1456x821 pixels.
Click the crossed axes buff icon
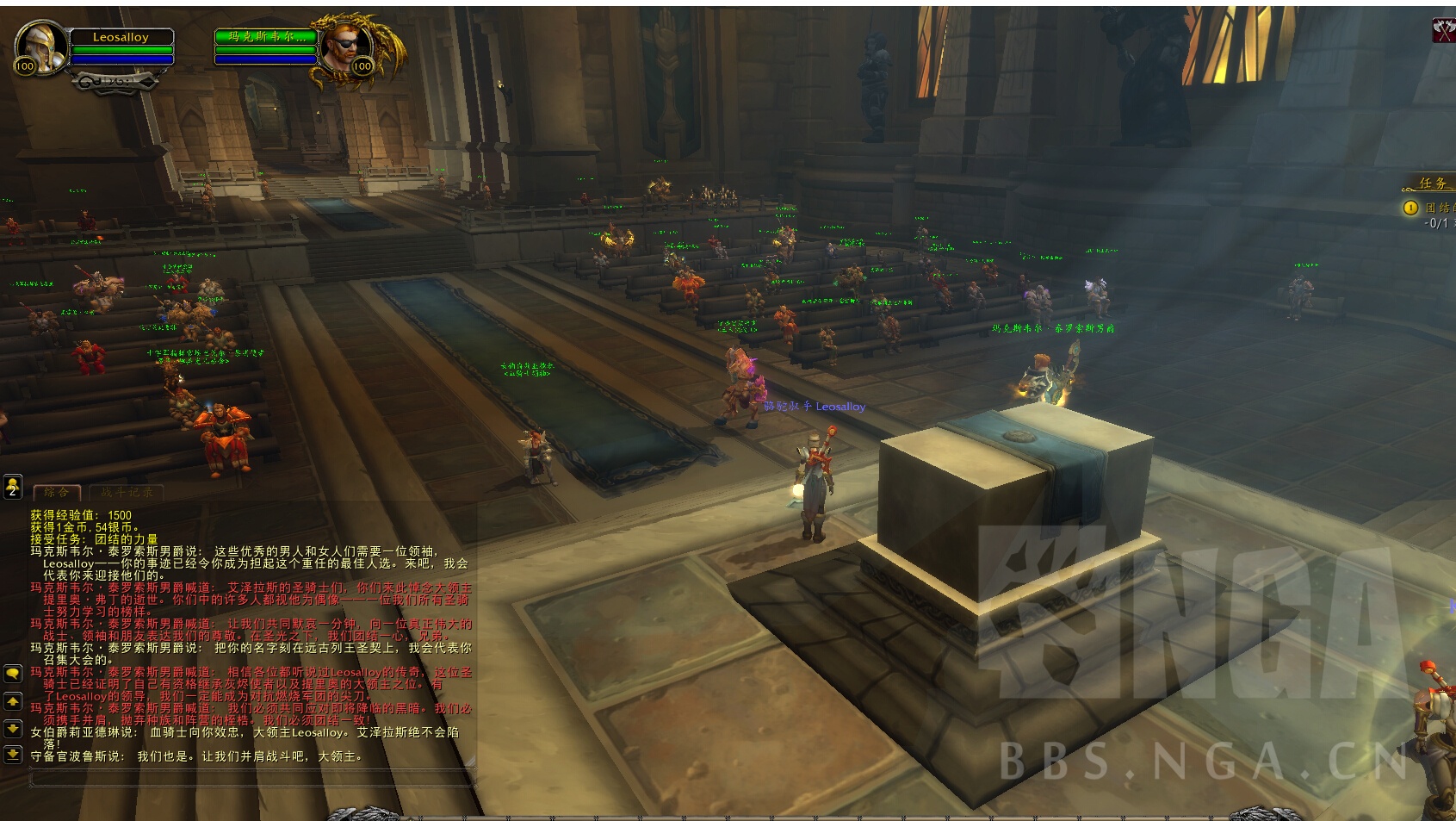pos(1443,30)
